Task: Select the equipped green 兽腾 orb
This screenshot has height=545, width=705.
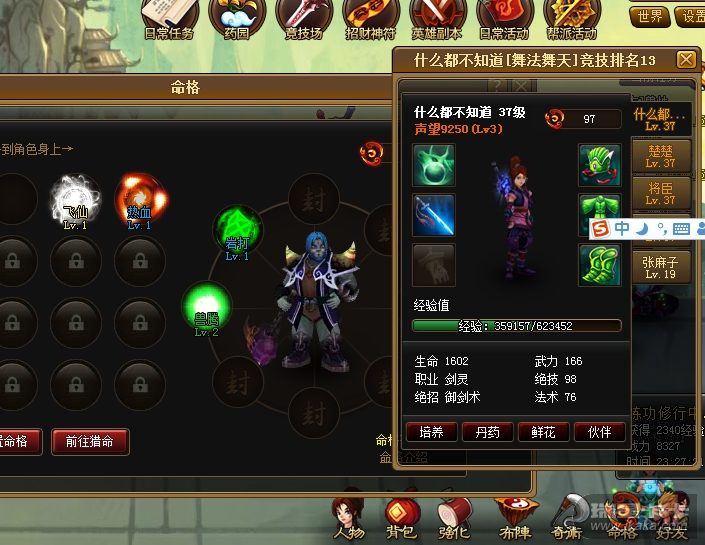Action: (x=206, y=305)
